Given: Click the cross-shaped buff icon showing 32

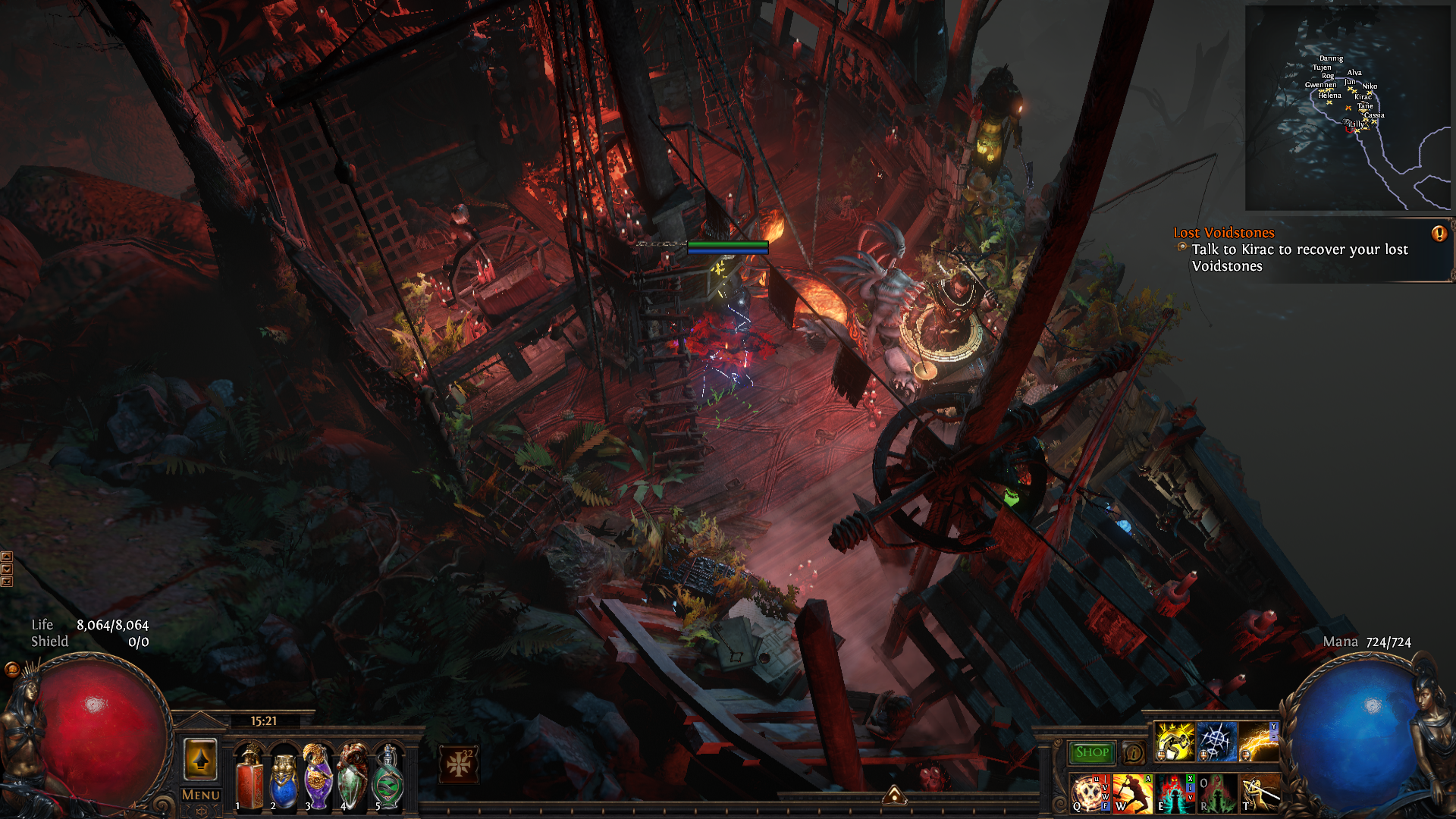Looking at the screenshot, I should click(x=459, y=764).
